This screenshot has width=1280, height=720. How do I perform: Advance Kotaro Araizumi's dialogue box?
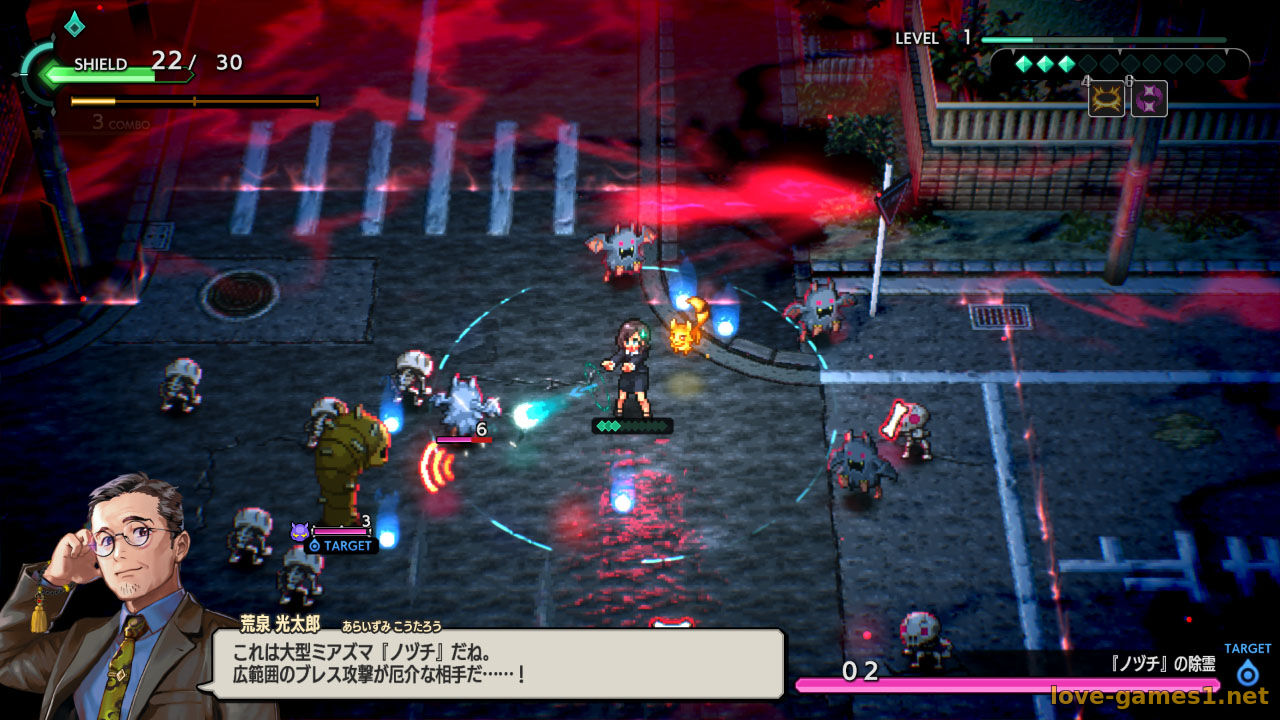497,664
